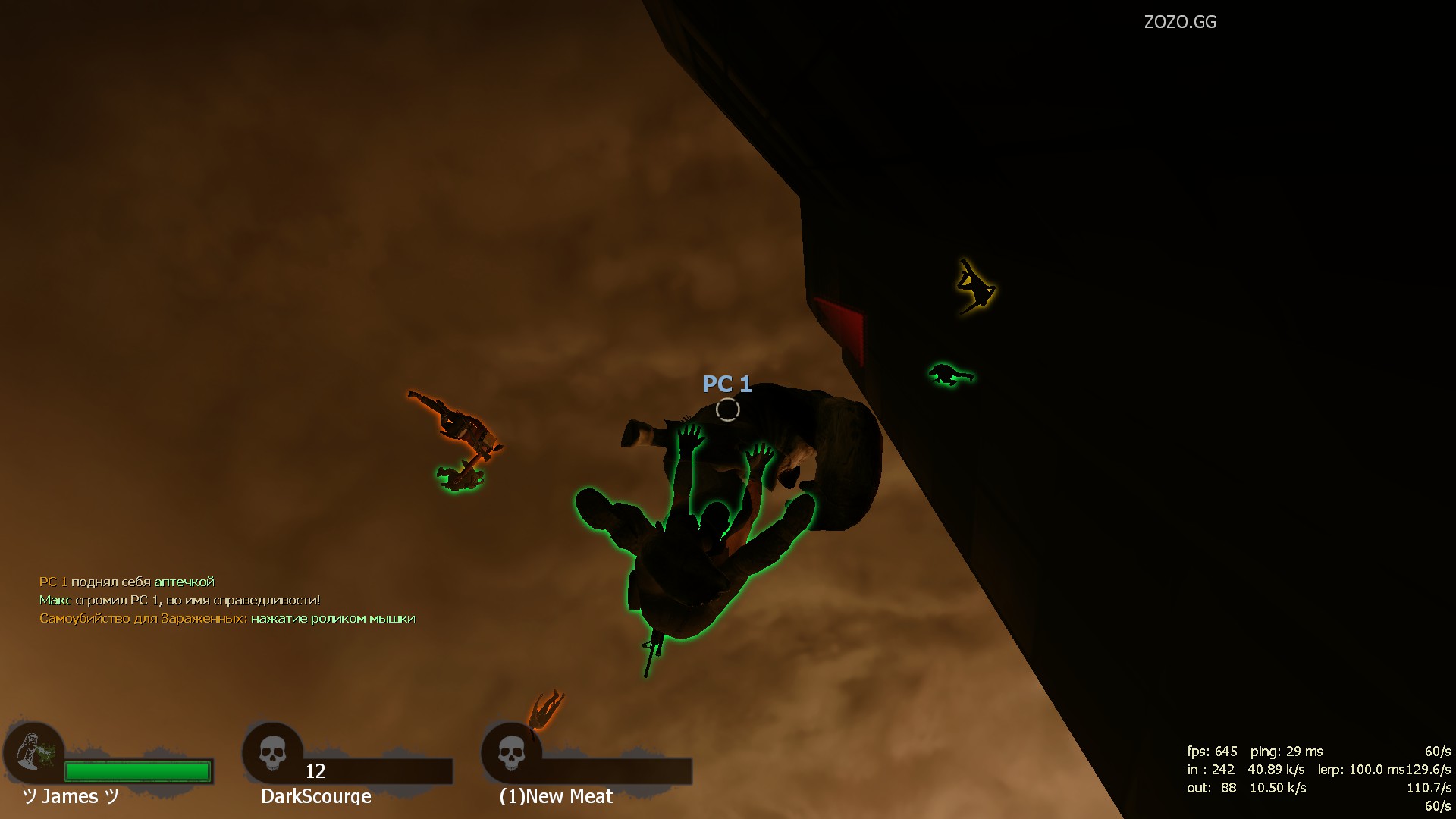
Task: Select the James player portrait
Action: [x=34, y=752]
